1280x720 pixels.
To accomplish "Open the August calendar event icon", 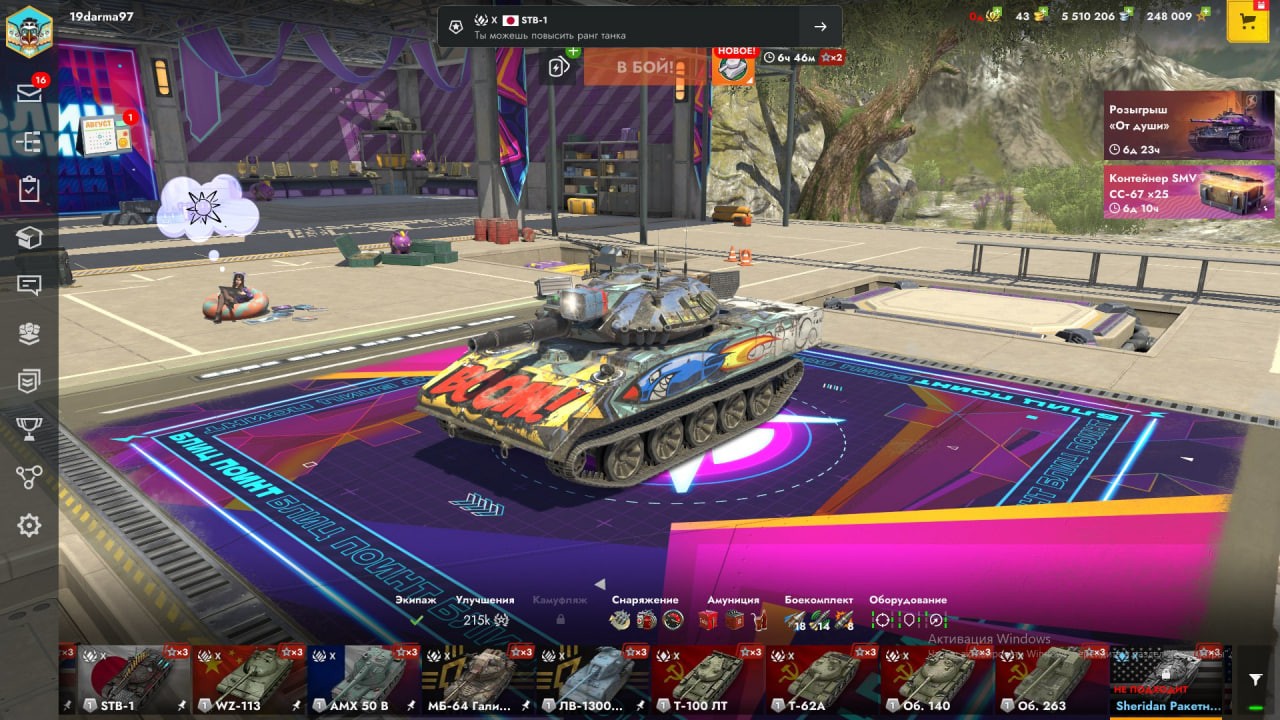I will coord(106,135).
